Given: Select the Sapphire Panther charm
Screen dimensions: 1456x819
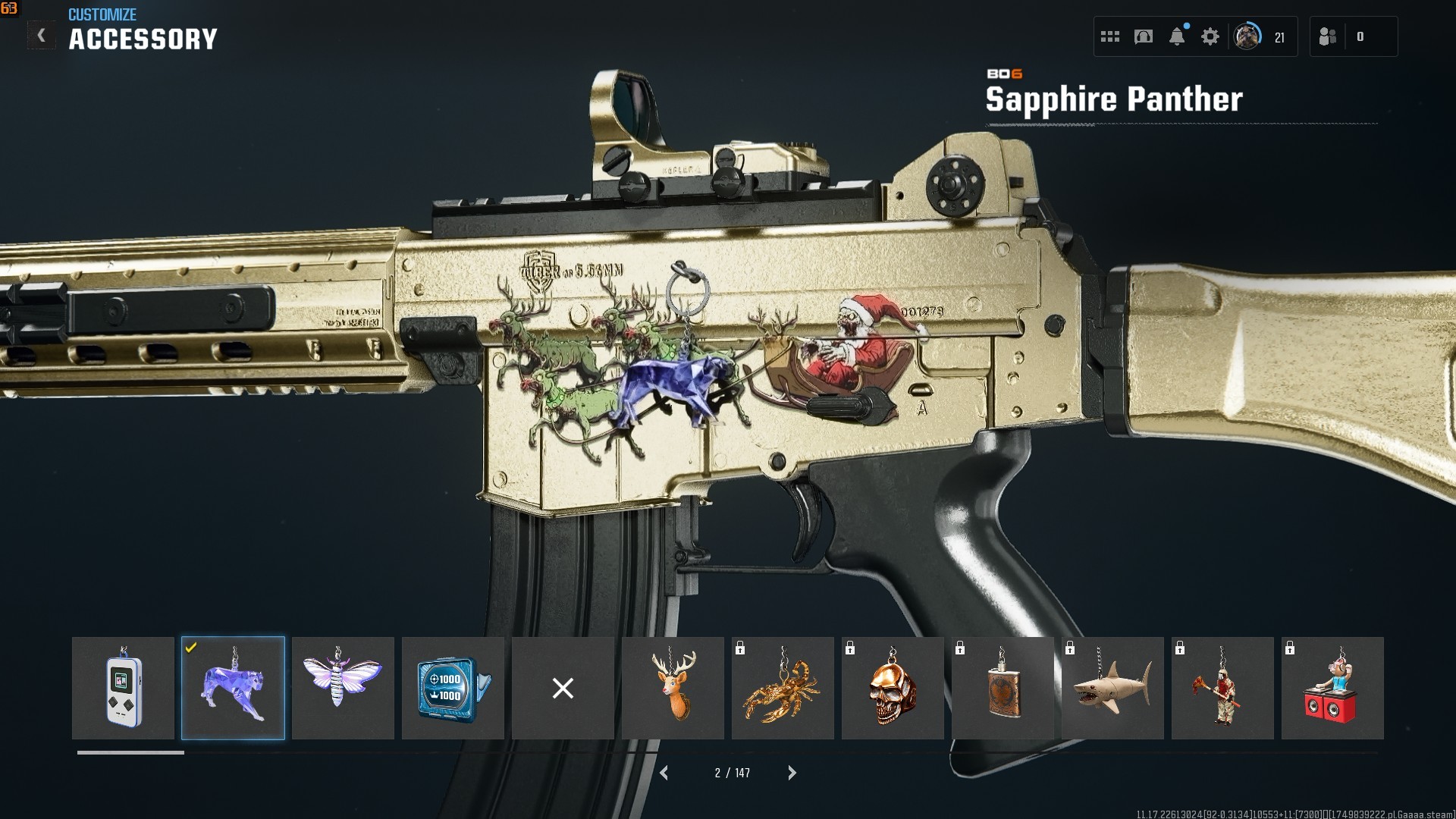Looking at the screenshot, I should [233, 688].
